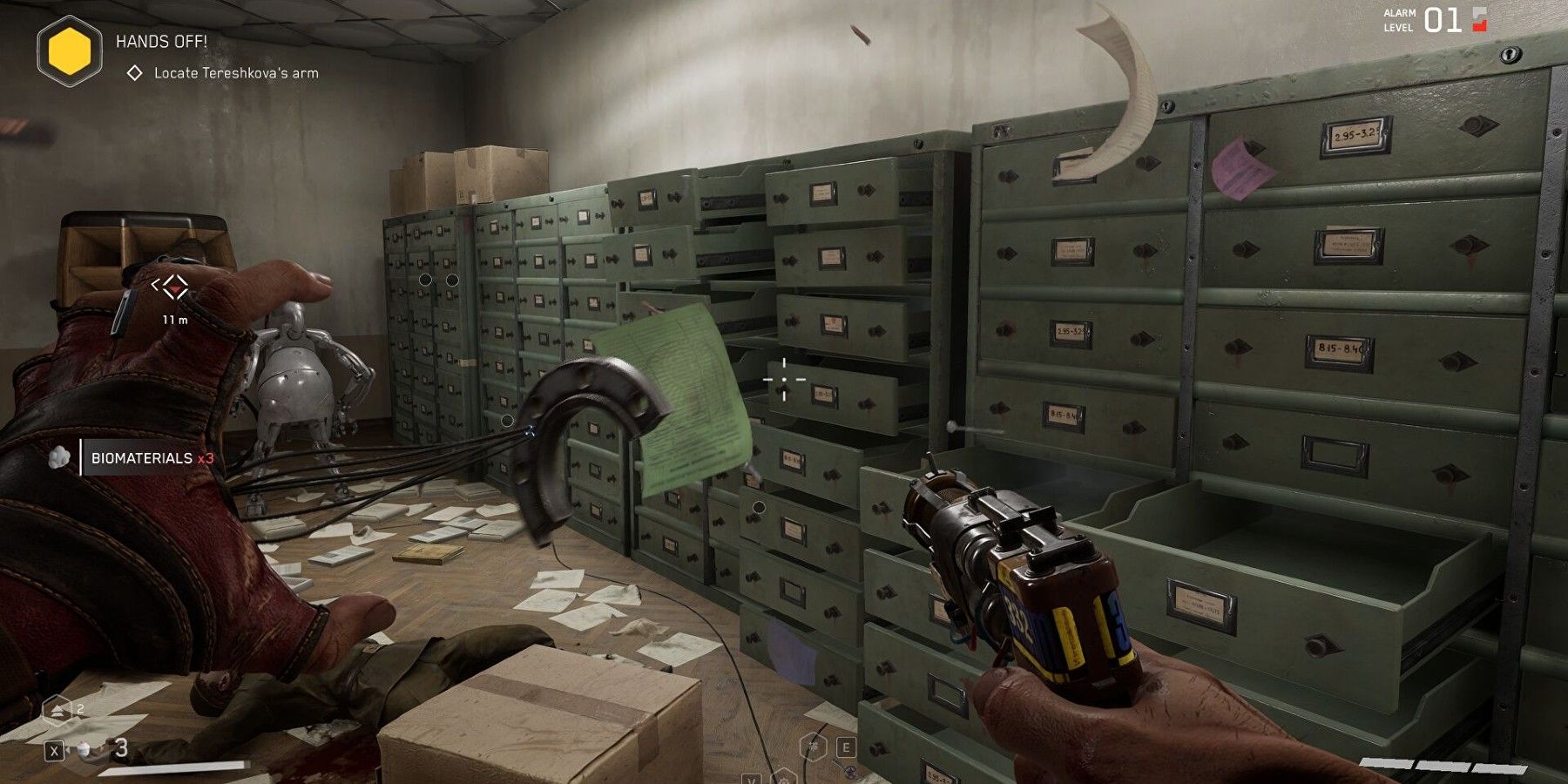Click the biomaterial cluster hexagon icon

click(813, 747)
